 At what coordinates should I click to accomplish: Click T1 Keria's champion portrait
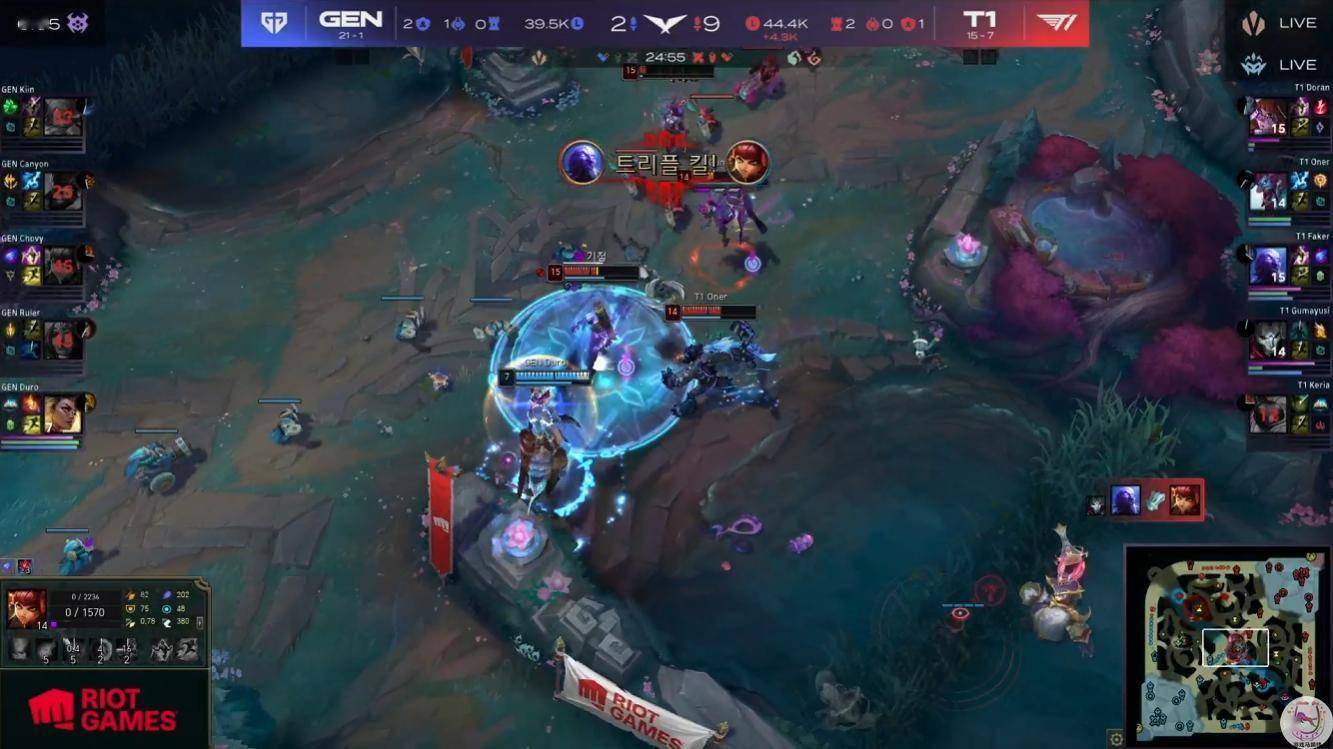[1269, 414]
